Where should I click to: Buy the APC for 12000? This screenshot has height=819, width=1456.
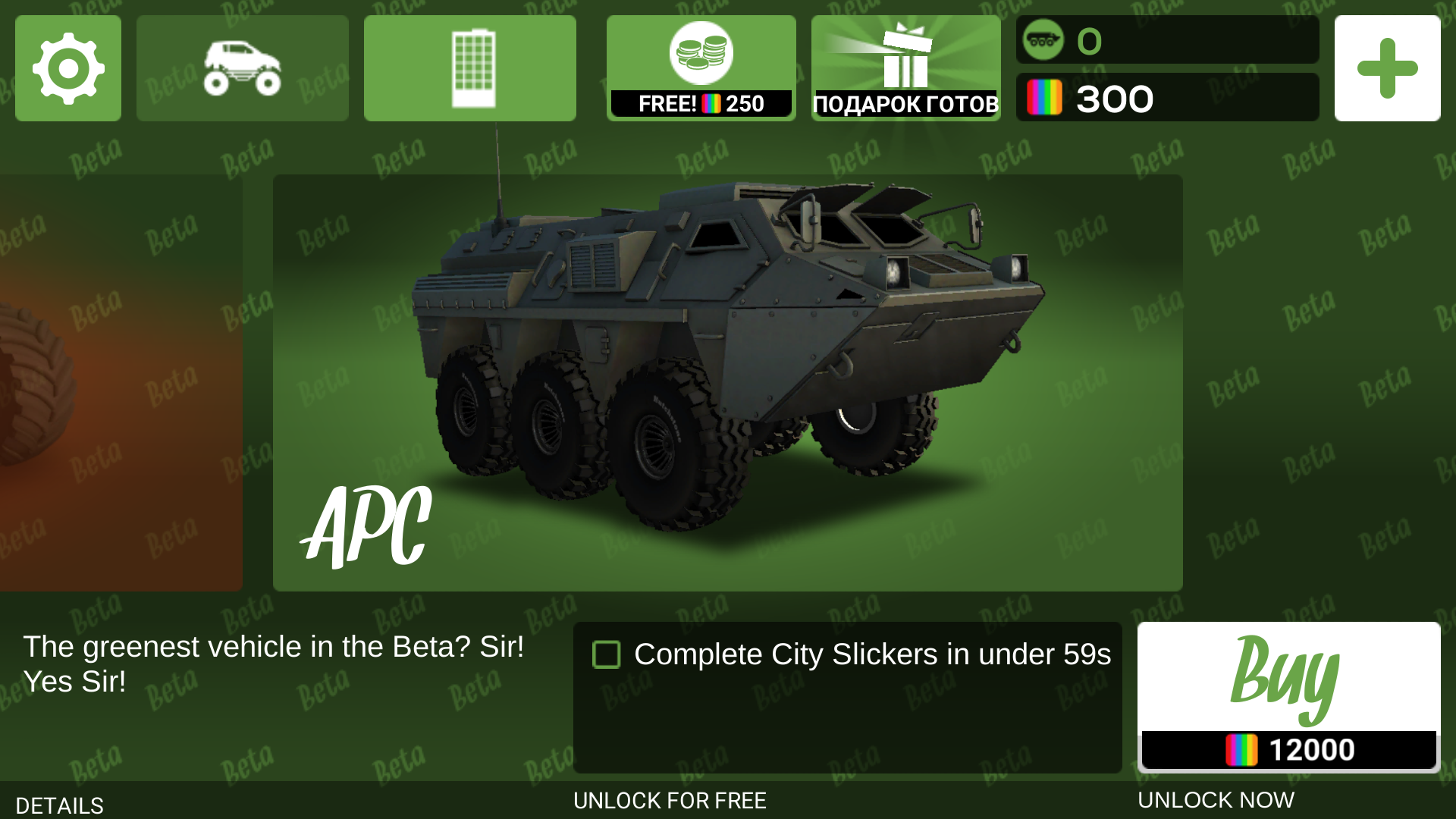click(1288, 696)
